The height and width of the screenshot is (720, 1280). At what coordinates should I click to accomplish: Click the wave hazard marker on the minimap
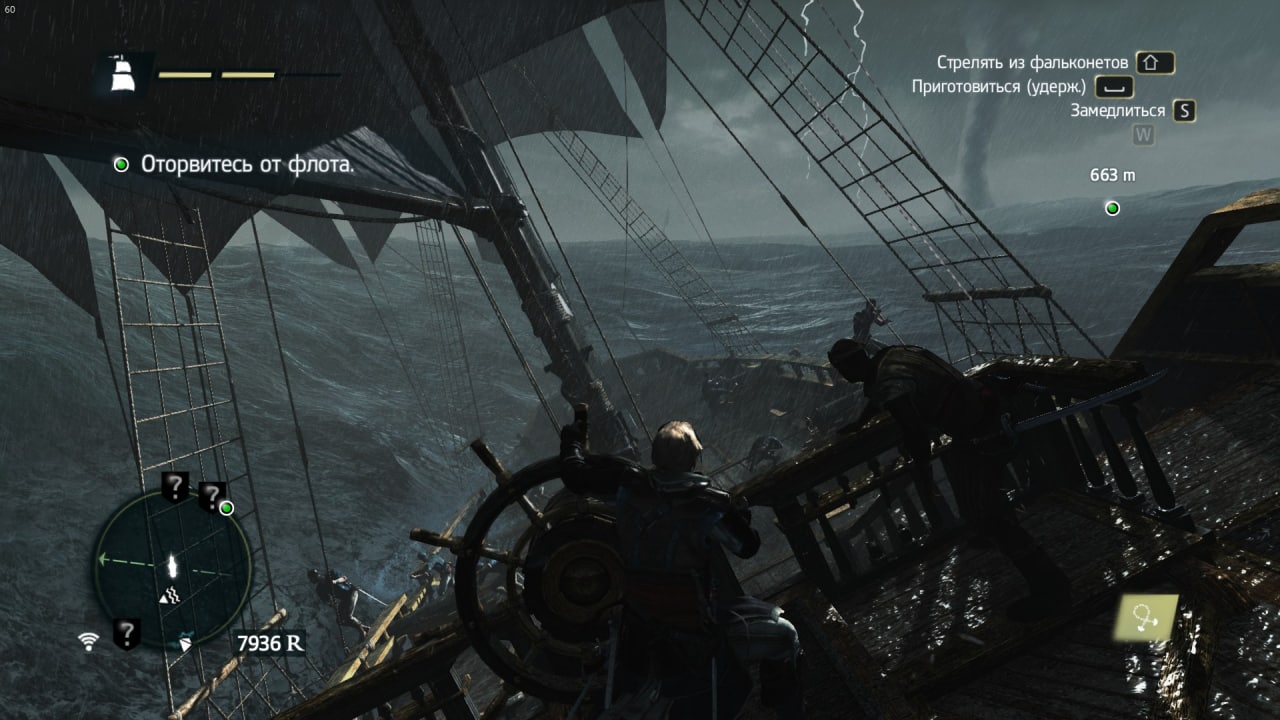pyautogui.click(x=170, y=596)
